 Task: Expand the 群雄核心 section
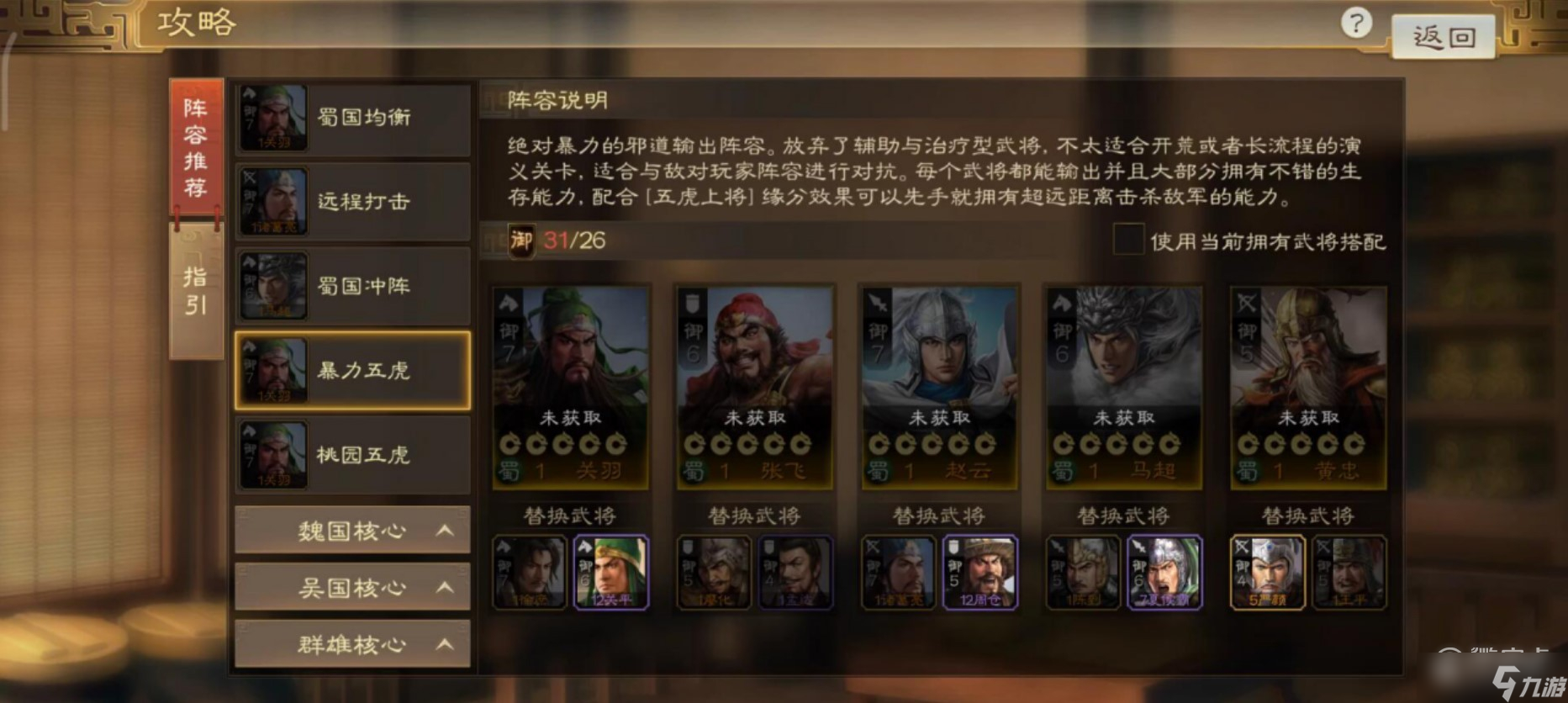[x=351, y=643]
